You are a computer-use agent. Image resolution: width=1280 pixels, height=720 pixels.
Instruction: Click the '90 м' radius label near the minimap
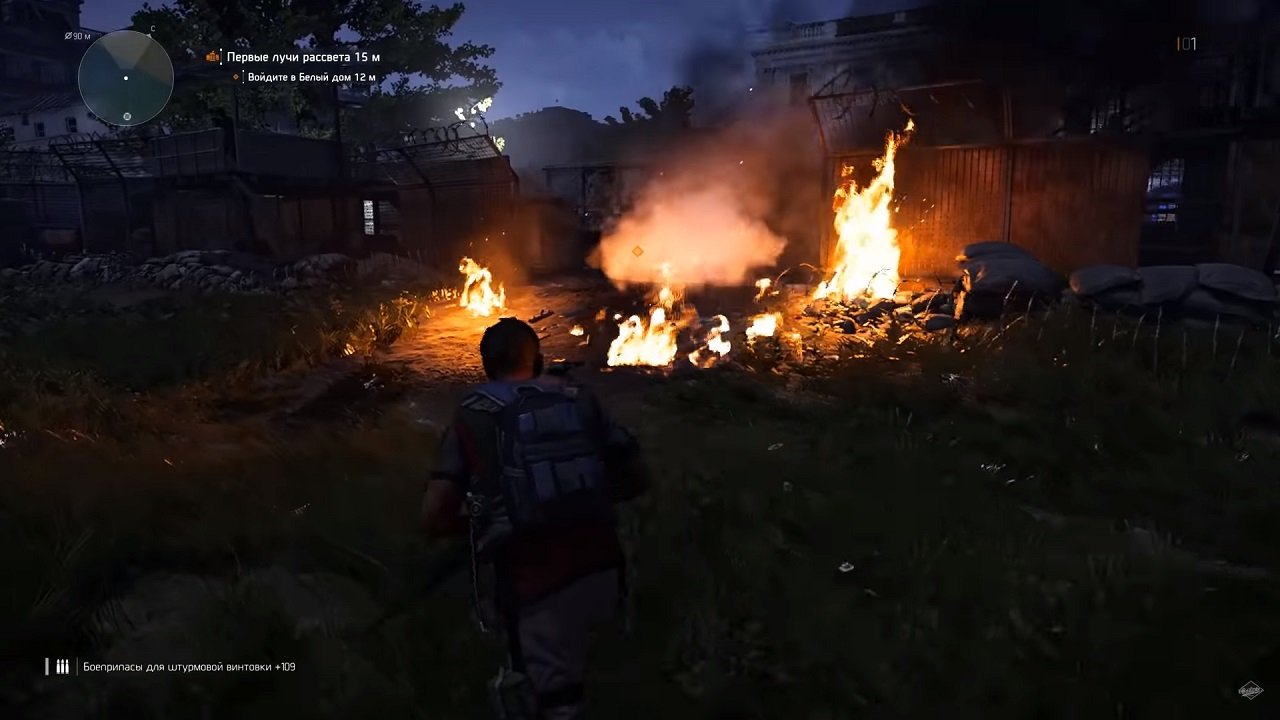pyautogui.click(x=79, y=36)
